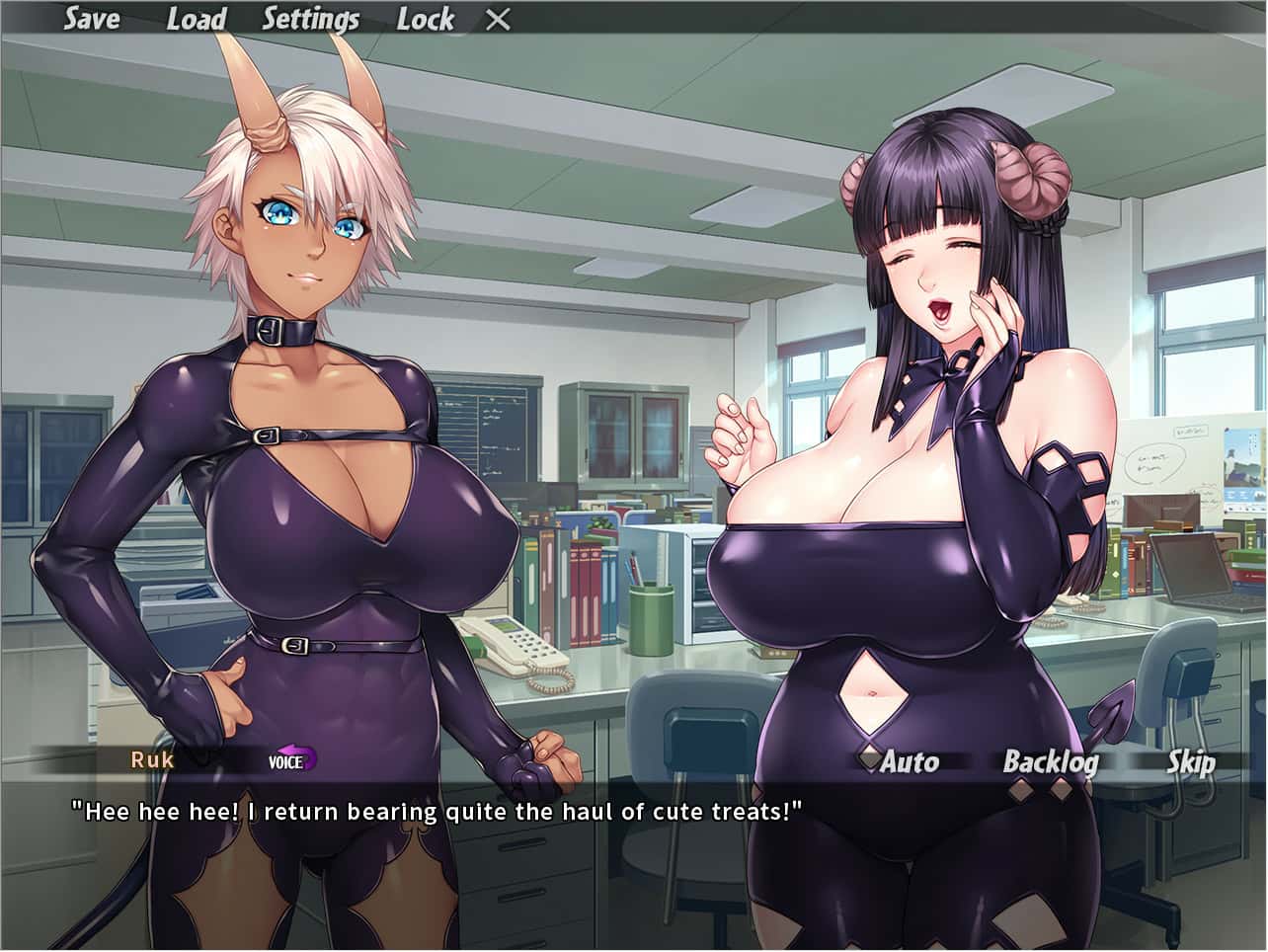This screenshot has width=1268, height=952.
Task: Close the game with the X icon
Action: pyautogui.click(x=498, y=18)
